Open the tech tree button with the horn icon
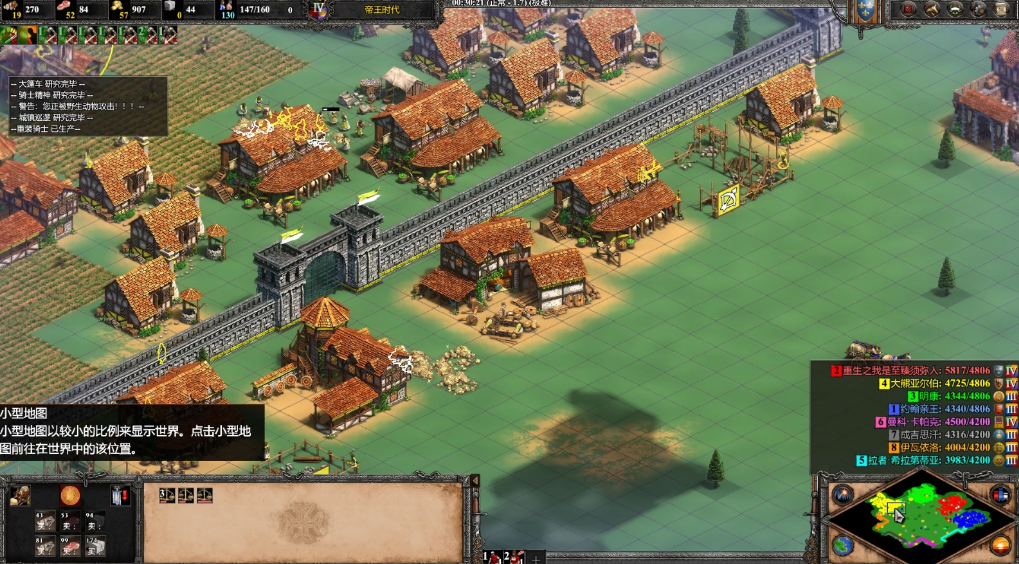 click(932, 9)
